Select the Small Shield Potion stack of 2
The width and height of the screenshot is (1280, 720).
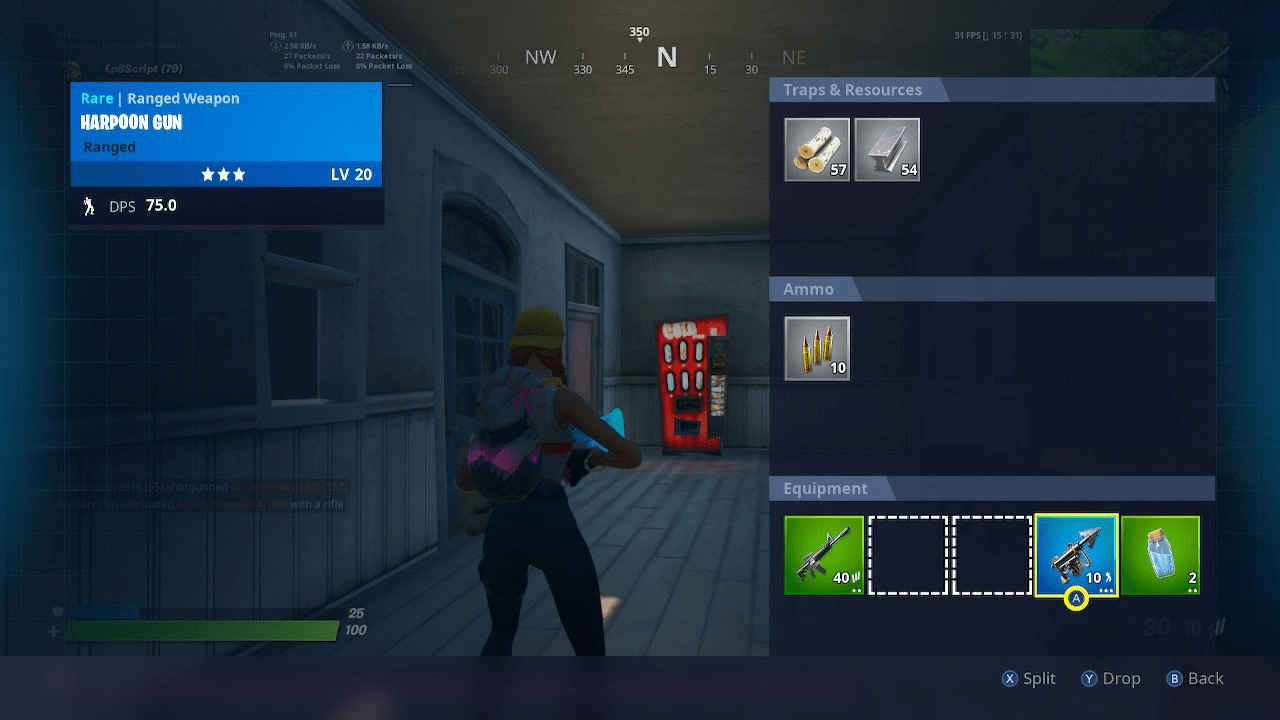pyautogui.click(x=1160, y=556)
